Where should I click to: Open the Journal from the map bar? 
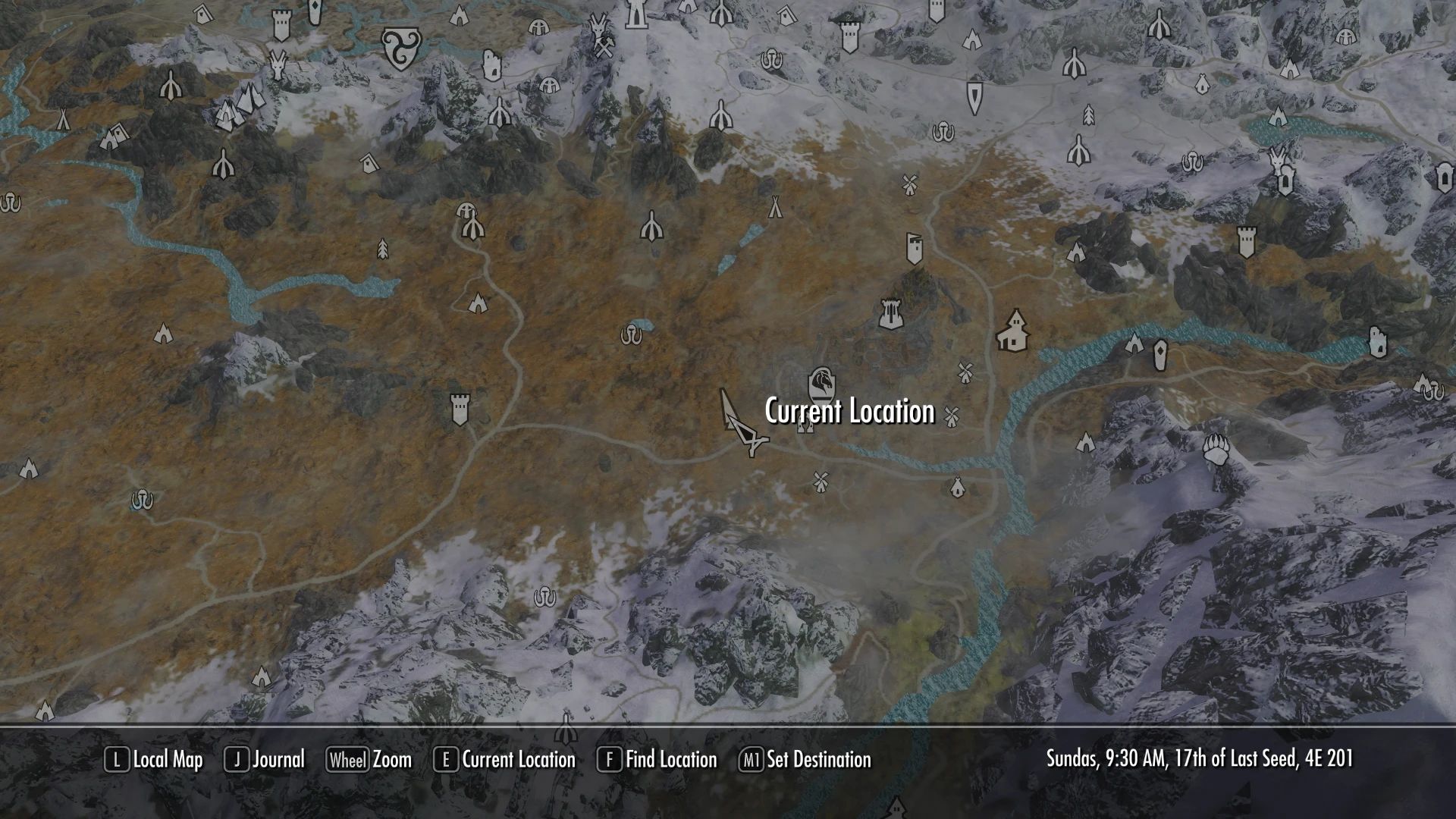tap(265, 760)
